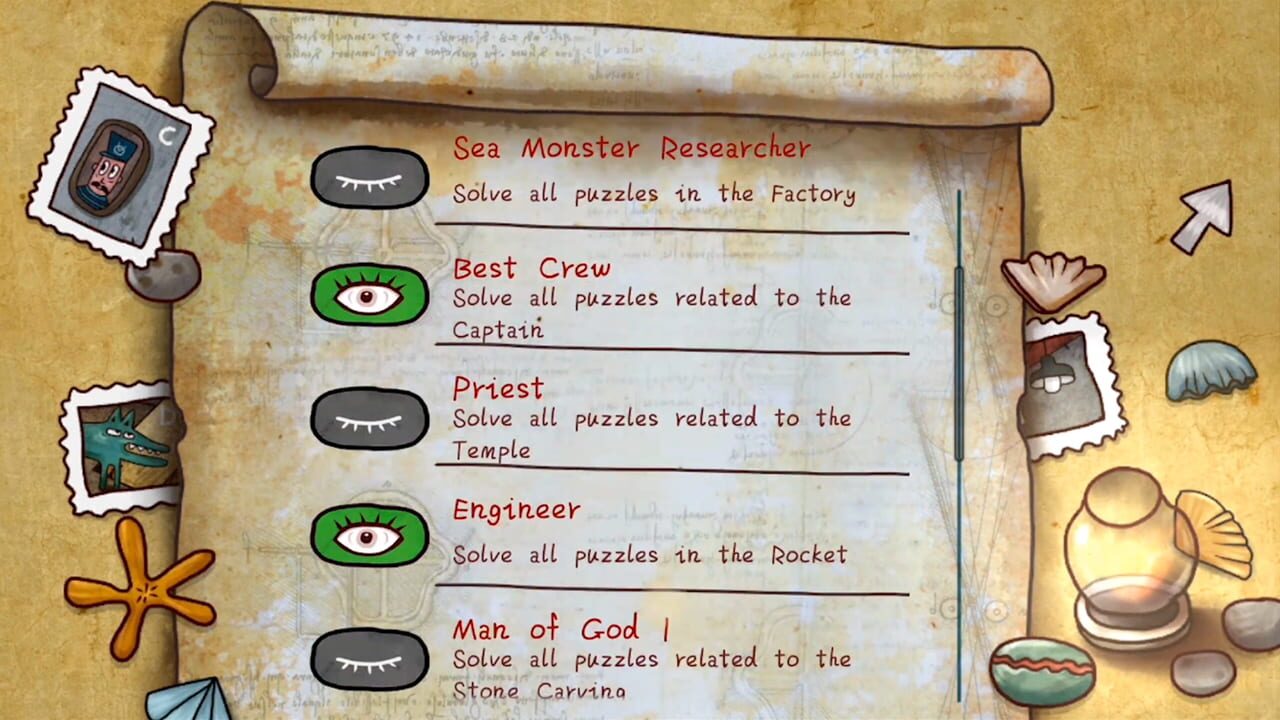Select the Best Crew achievement title

[531, 268]
